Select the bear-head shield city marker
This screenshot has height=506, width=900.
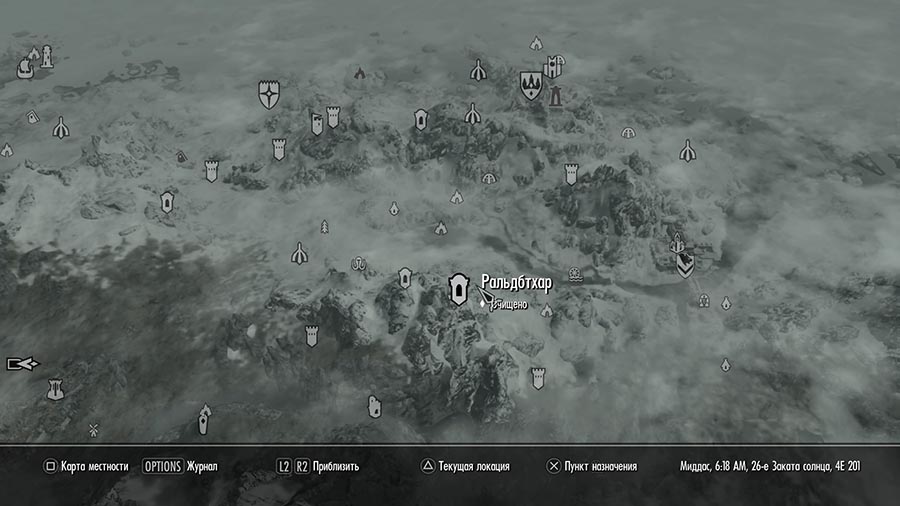685,264
